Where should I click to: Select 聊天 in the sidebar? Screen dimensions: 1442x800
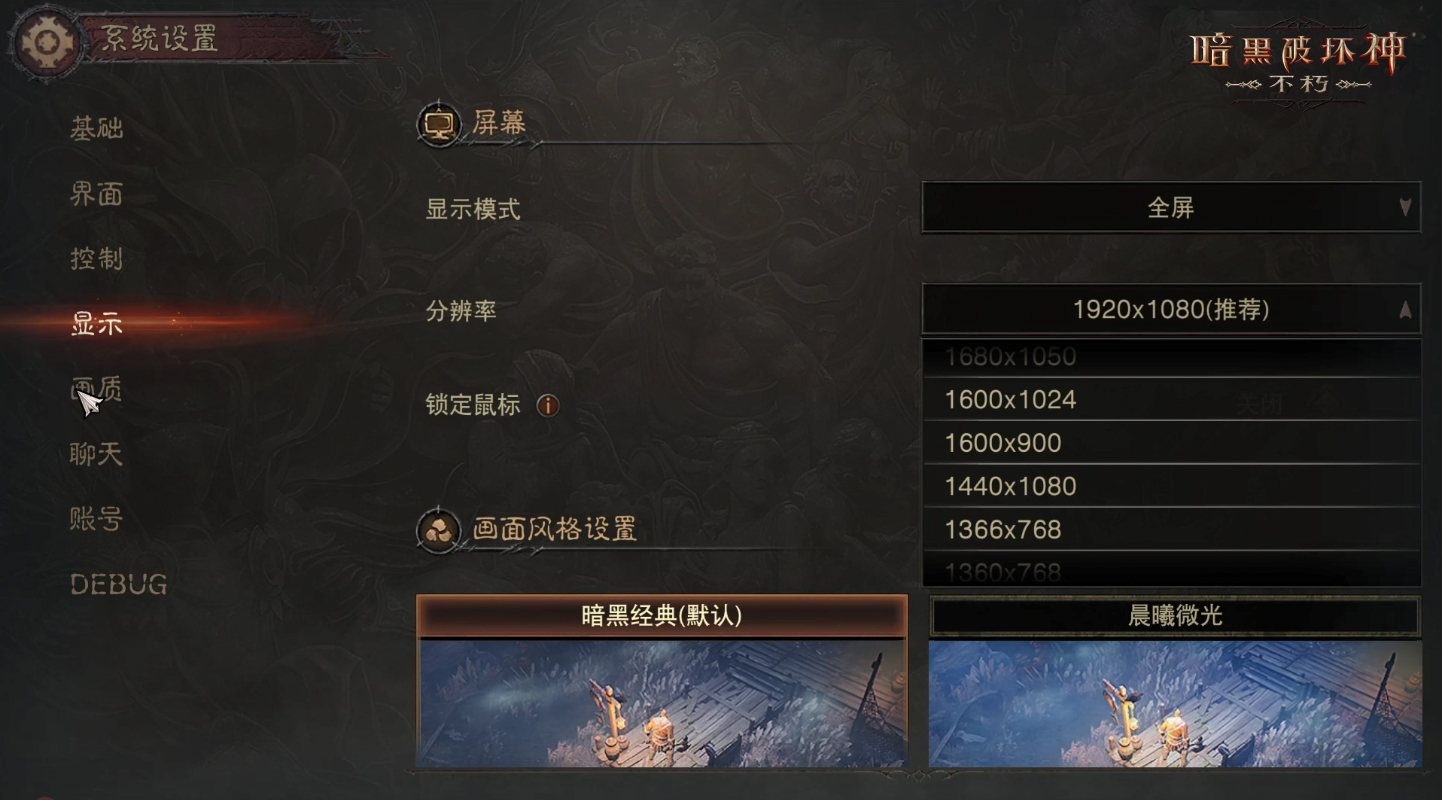pos(94,455)
